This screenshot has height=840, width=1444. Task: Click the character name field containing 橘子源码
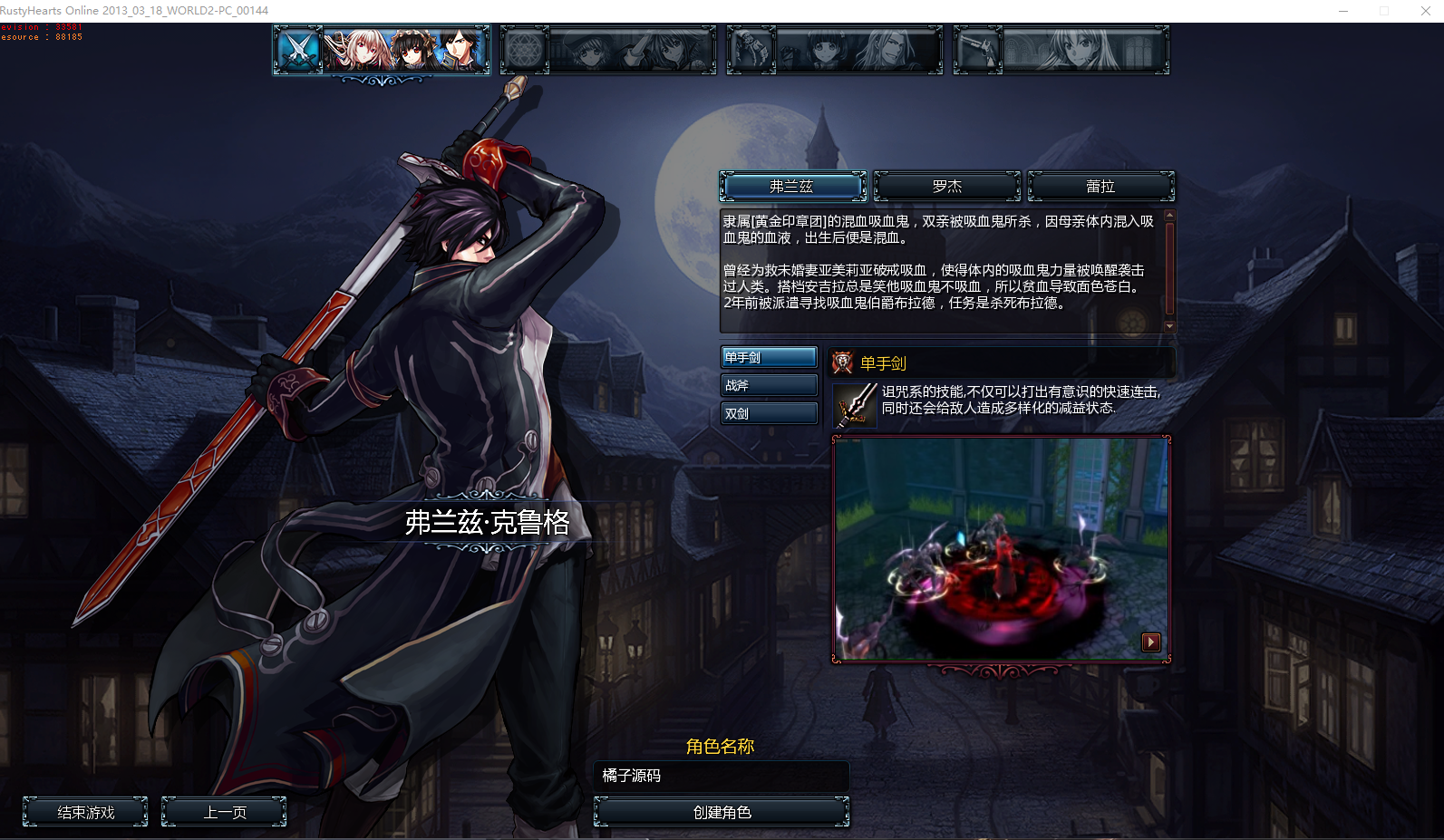[x=721, y=776]
